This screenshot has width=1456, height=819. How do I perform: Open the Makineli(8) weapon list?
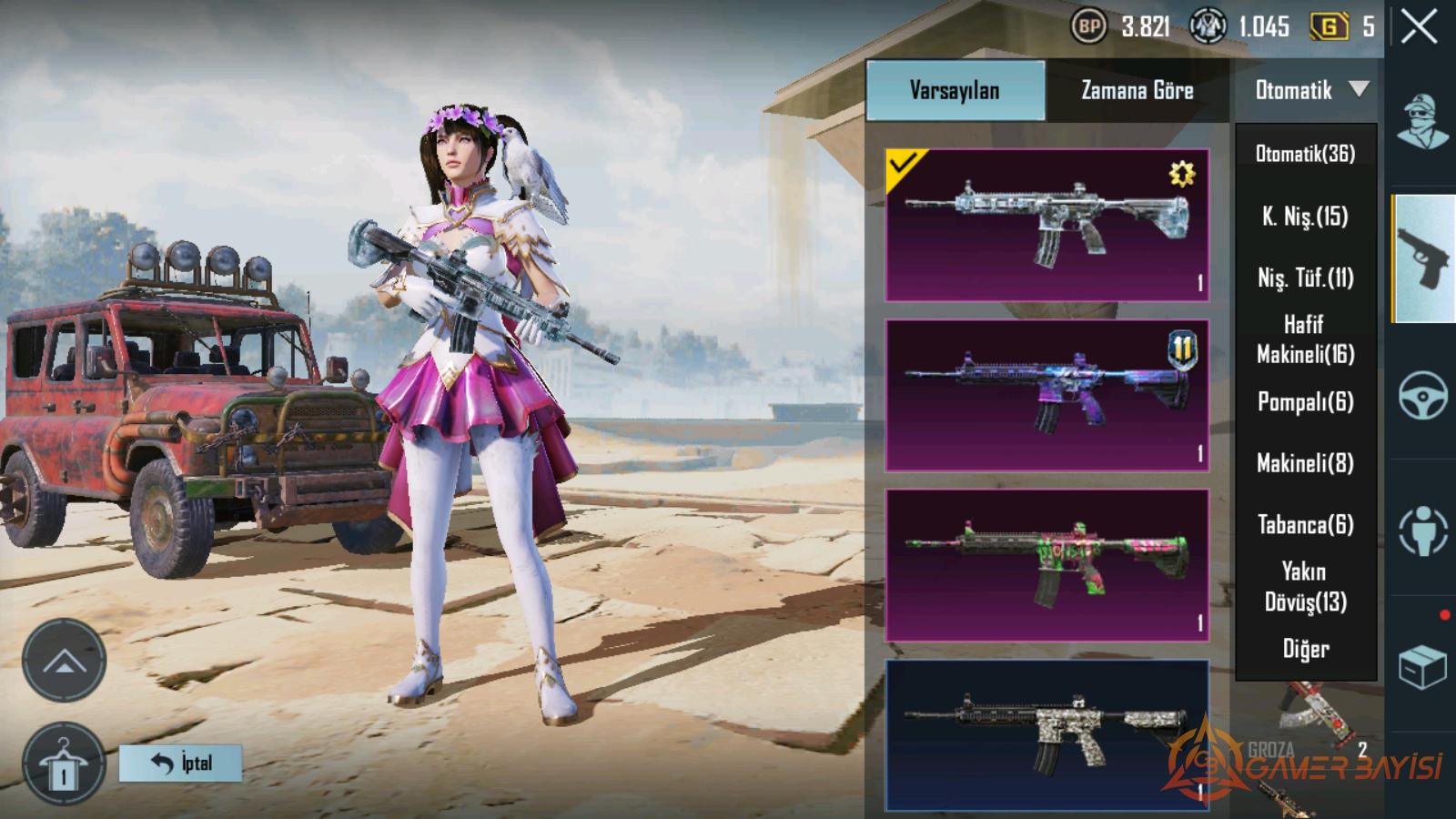tap(1305, 463)
